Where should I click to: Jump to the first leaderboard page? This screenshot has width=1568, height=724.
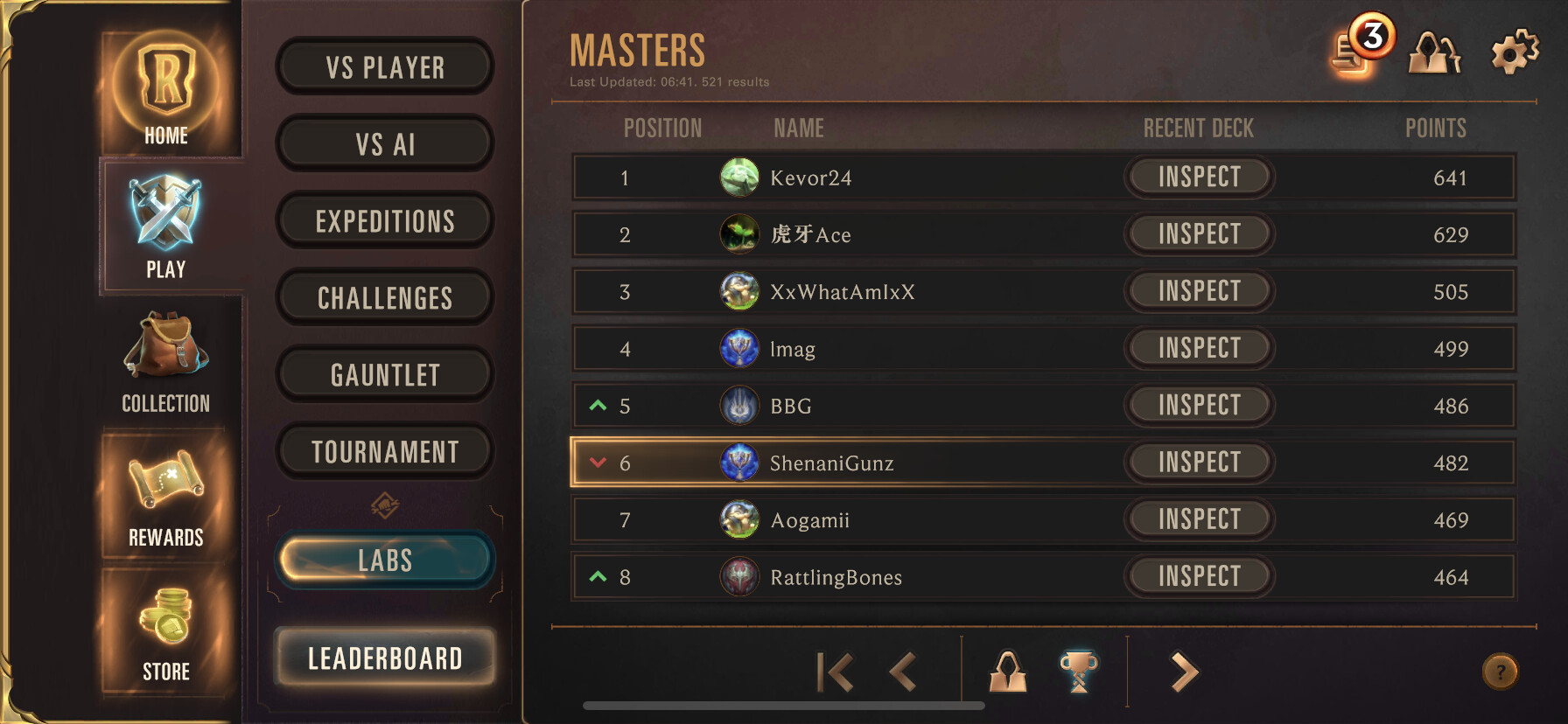pos(834,672)
